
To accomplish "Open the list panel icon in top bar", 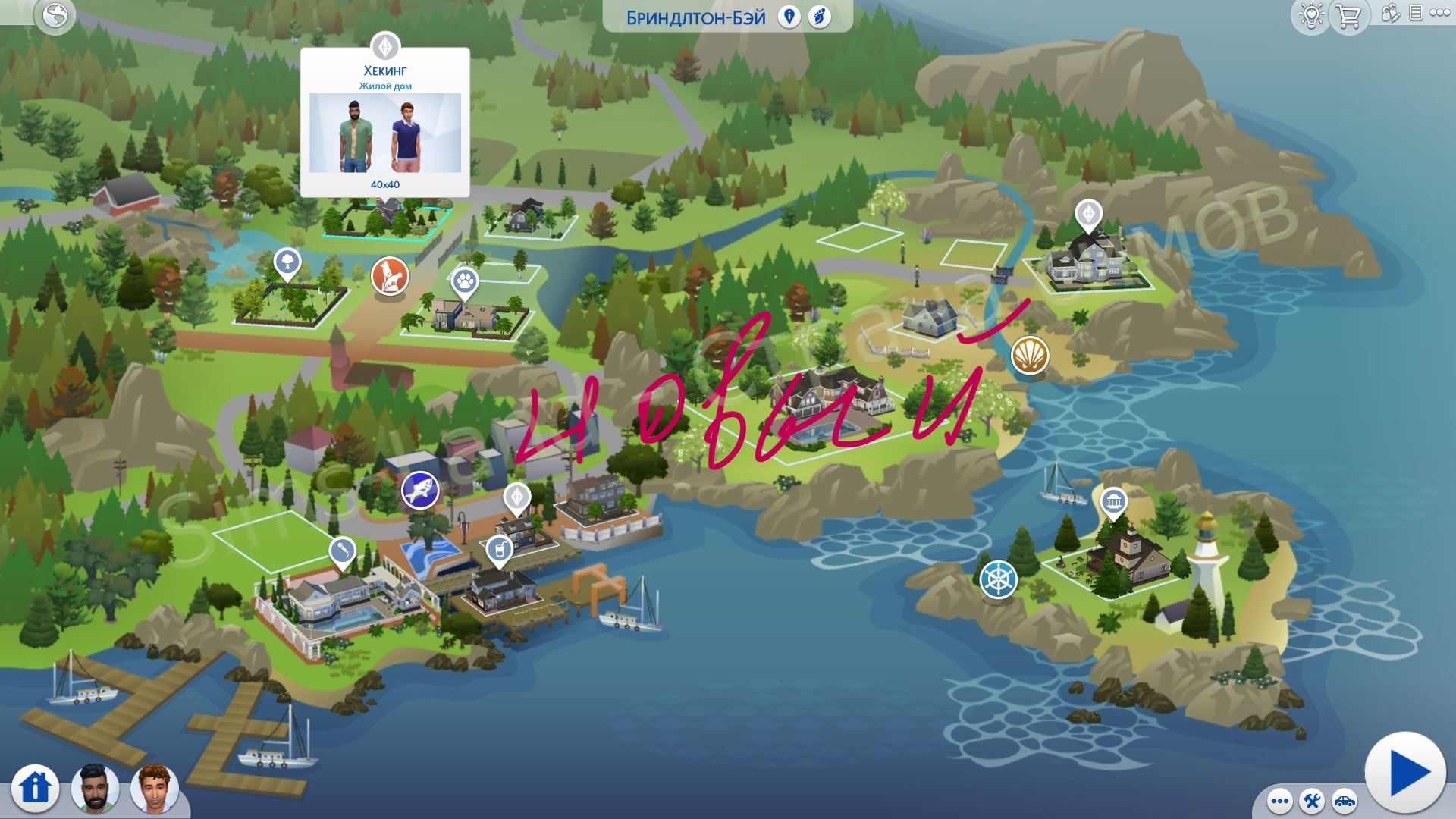I will (1415, 14).
